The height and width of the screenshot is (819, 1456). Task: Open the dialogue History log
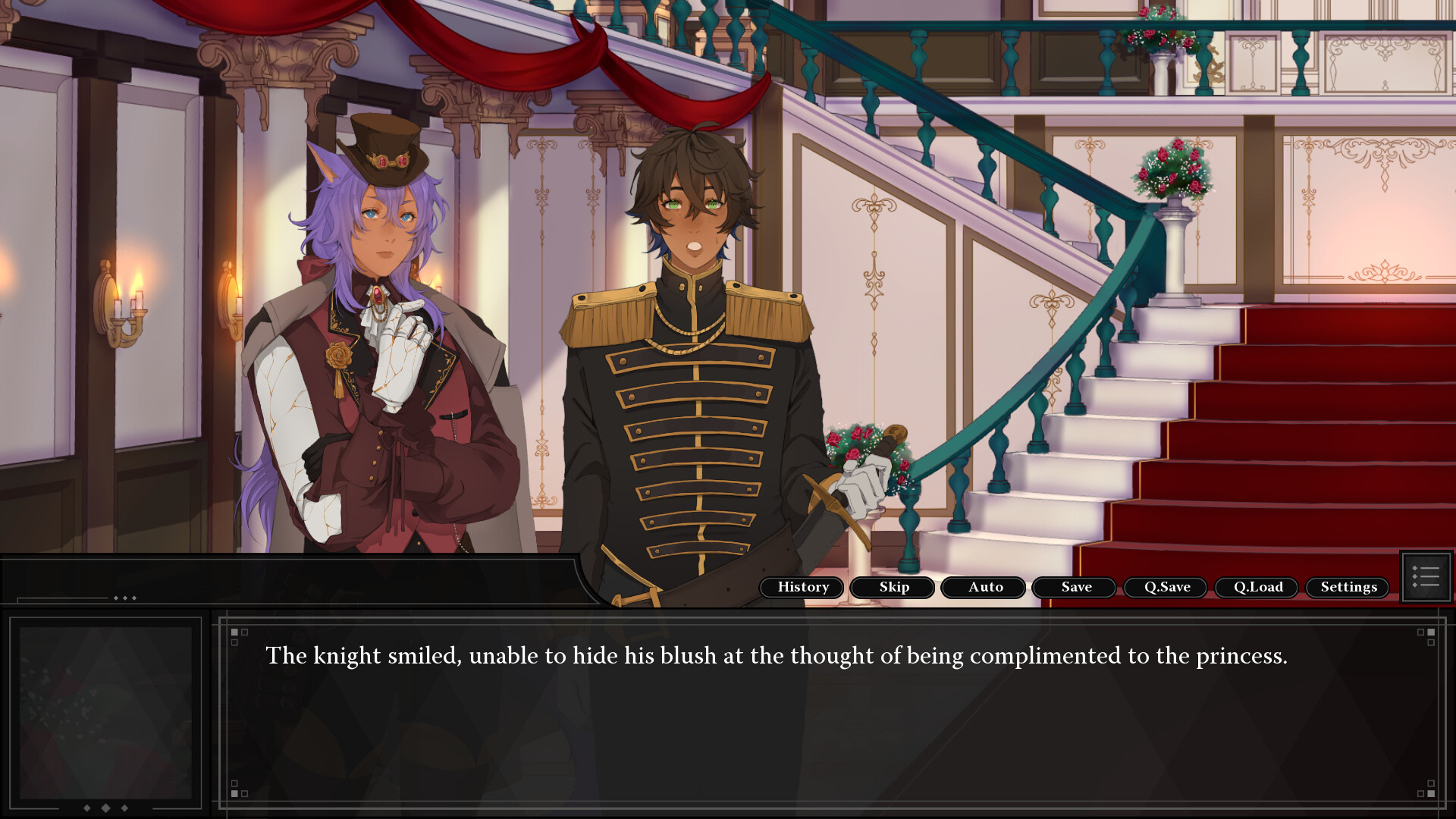(x=802, y=587)
